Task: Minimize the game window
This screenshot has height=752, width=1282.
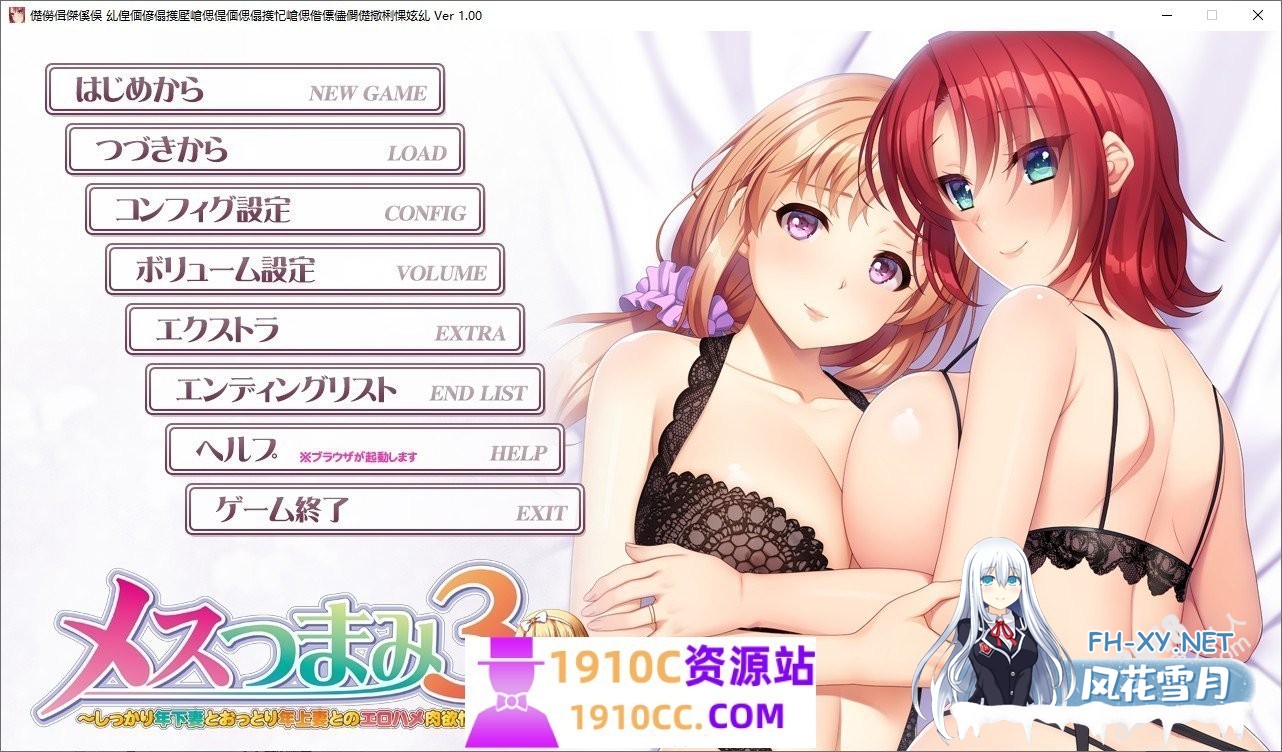Action: [x=1166, y=15]
